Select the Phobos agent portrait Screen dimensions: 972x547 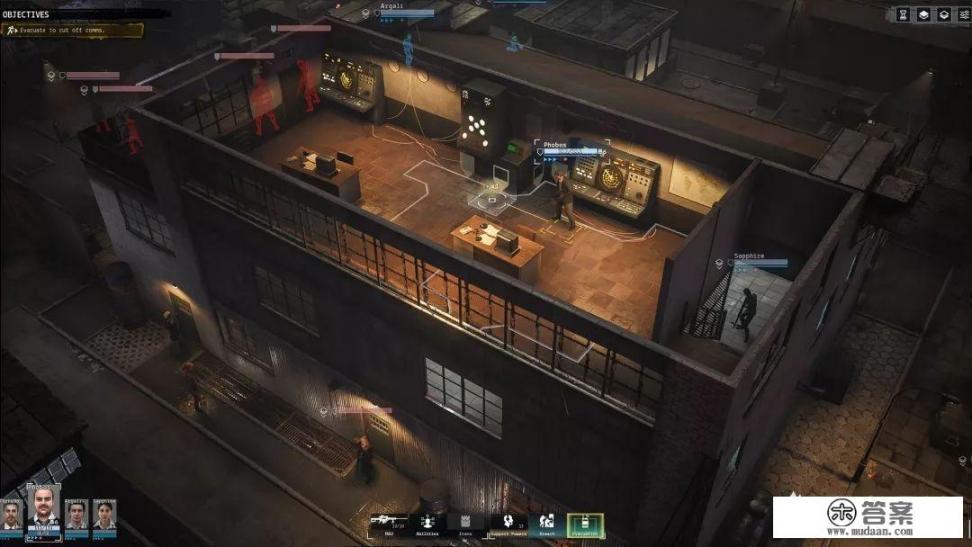point(44,510)
